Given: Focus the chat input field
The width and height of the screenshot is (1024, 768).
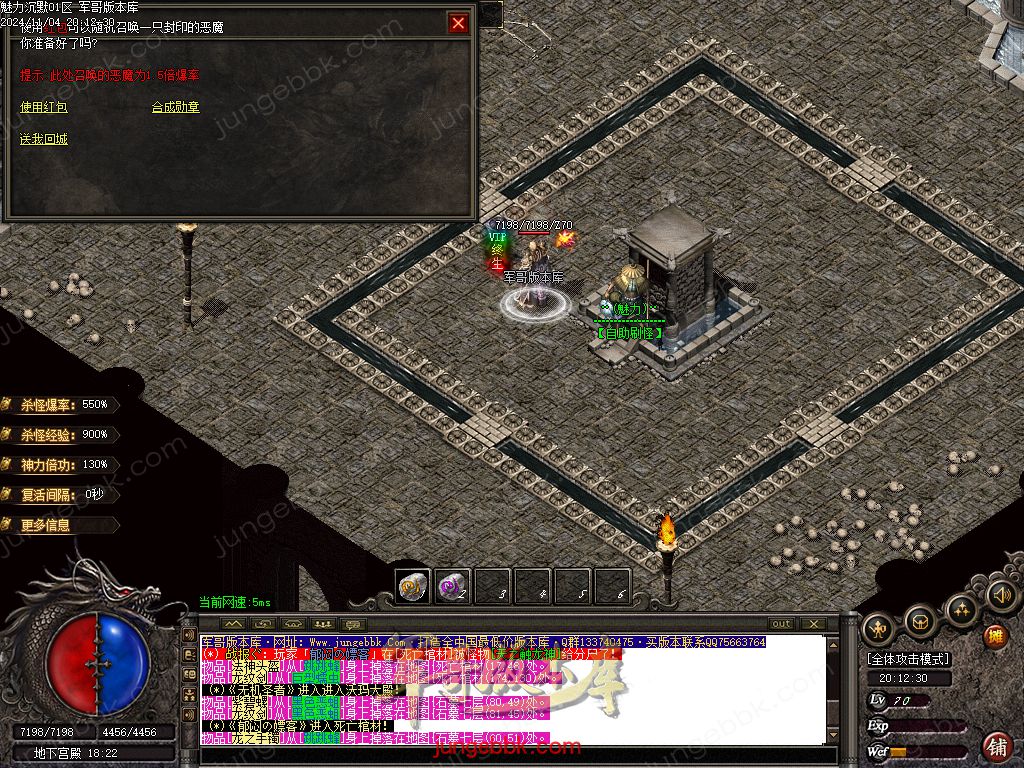Looking at the screenshot, I should click(x=510, y=756).
